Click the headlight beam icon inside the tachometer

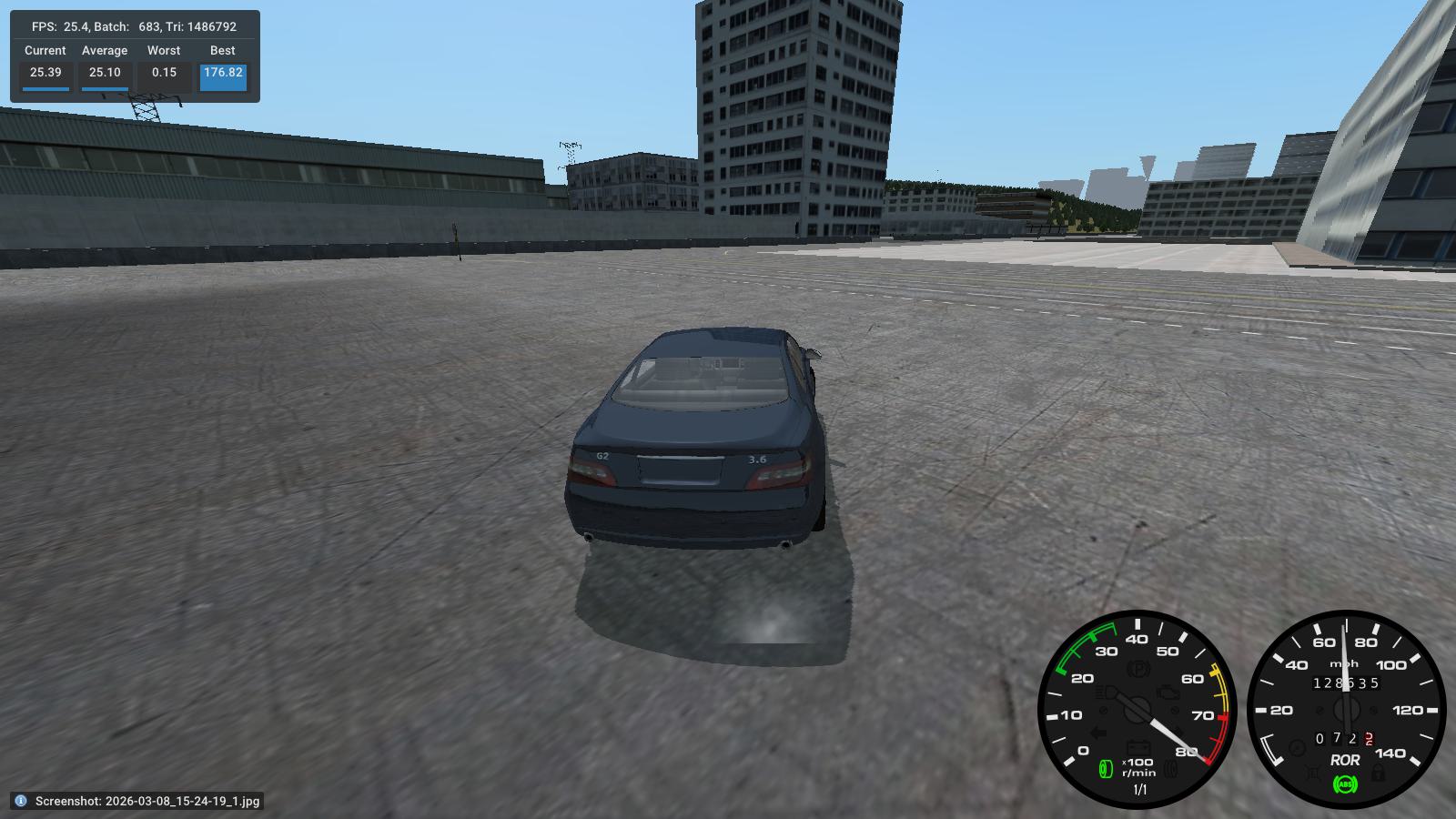tap(1103, 691)
